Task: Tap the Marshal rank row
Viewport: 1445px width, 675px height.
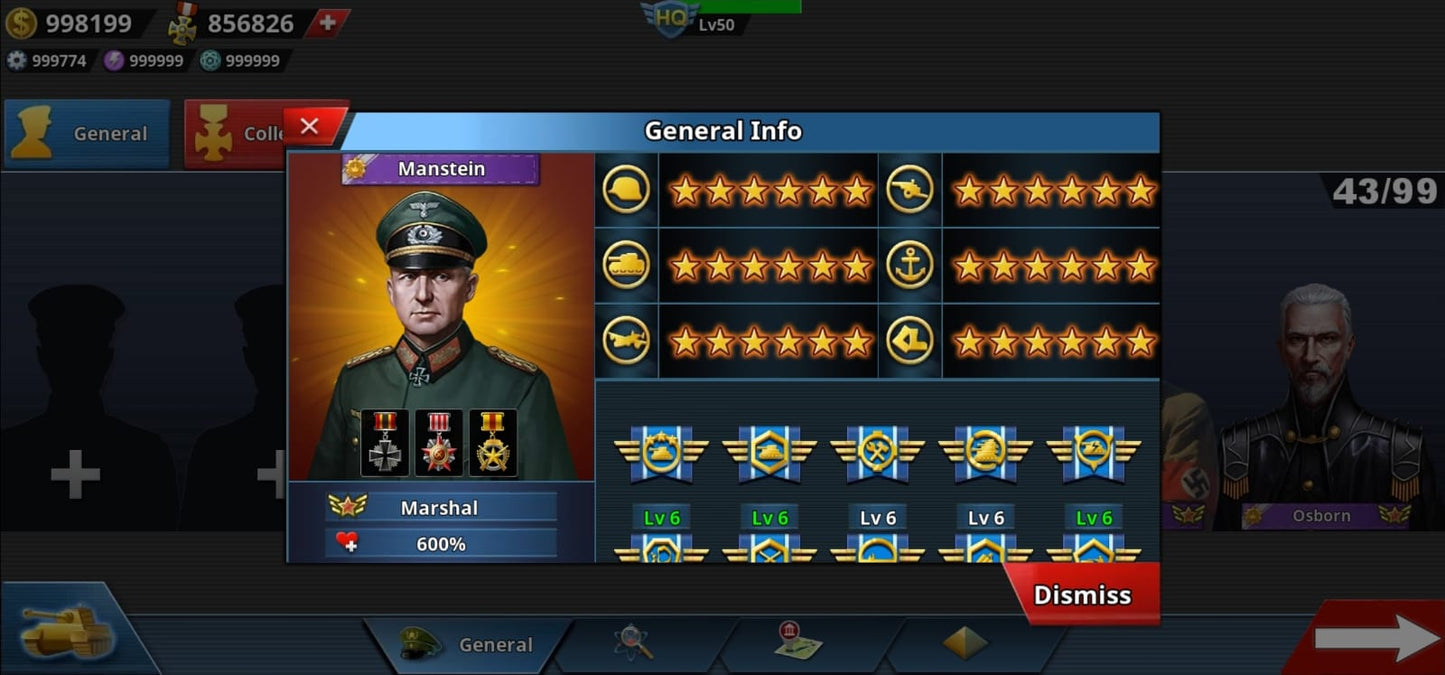Action: click(441, 507)
